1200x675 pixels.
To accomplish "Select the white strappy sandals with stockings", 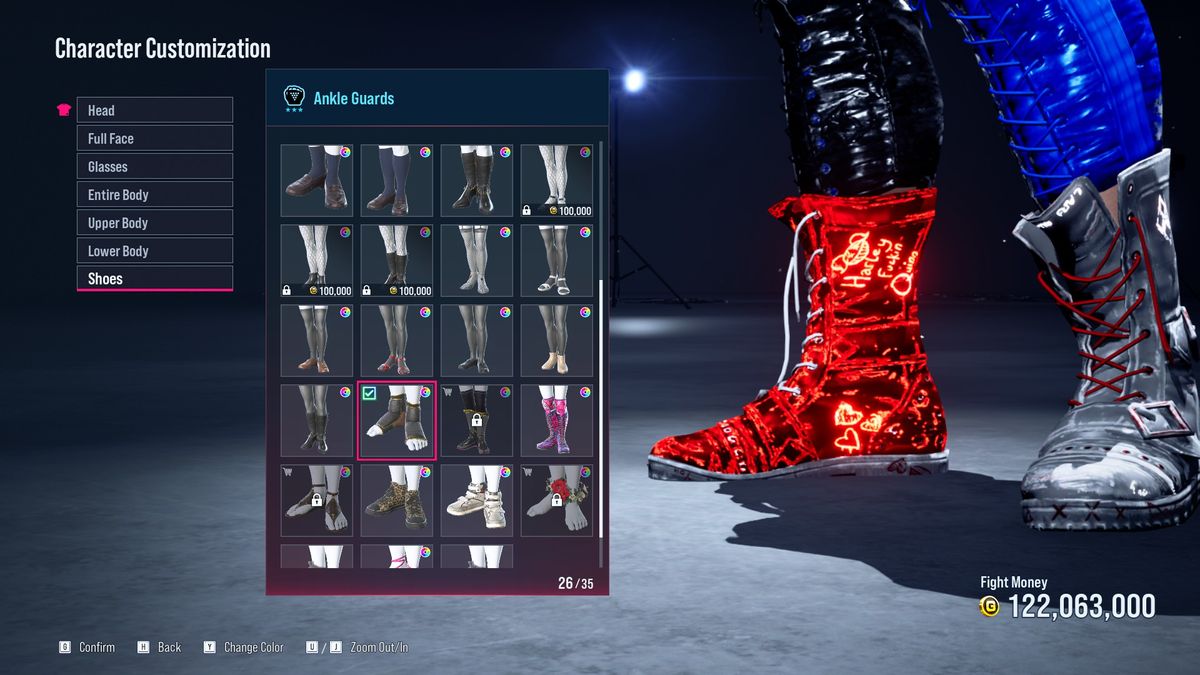I will pyautogui.click(x=557, y=261).
